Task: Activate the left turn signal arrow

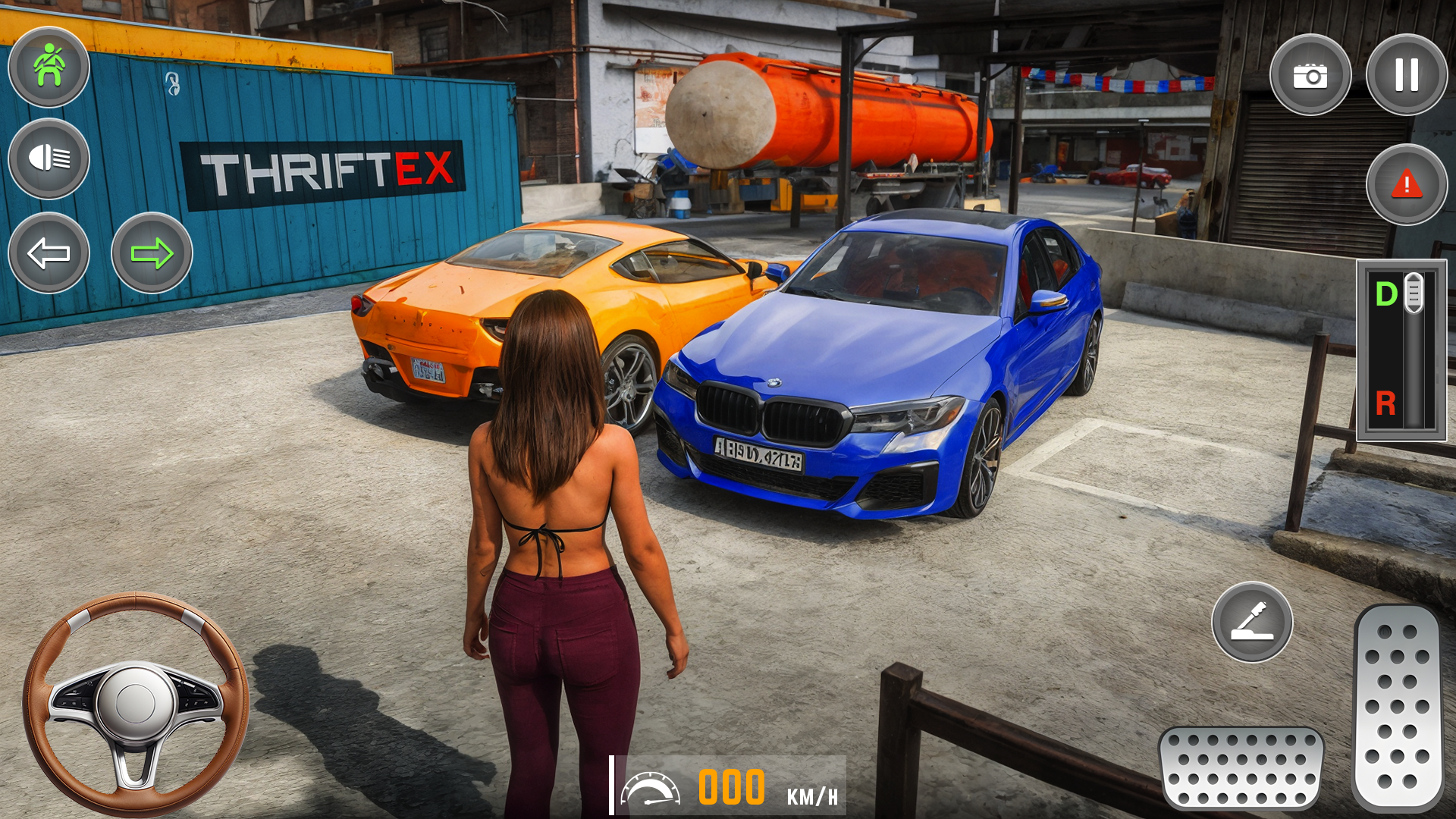Action: click(49, 253)
